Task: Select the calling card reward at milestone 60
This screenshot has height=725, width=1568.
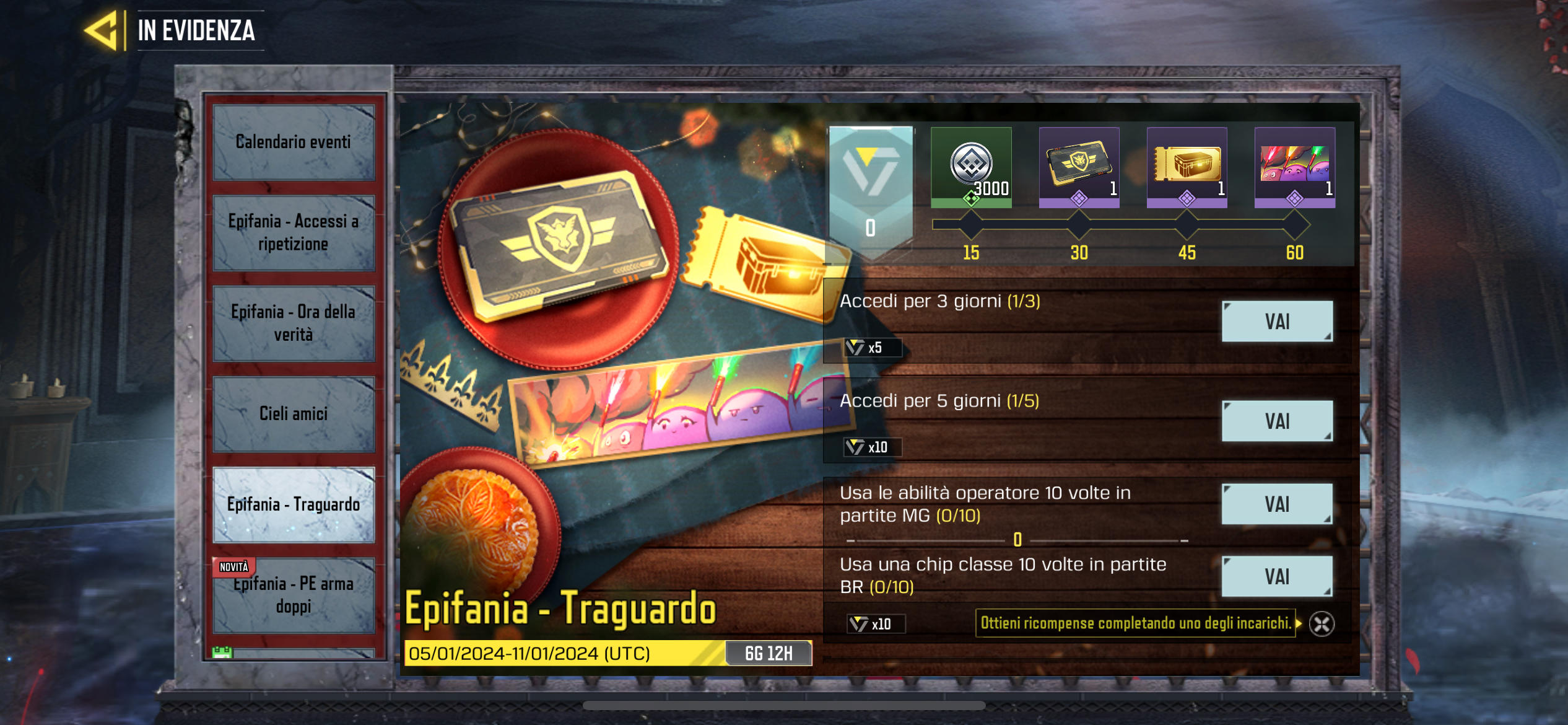Action: click(x=1295, y=169)
